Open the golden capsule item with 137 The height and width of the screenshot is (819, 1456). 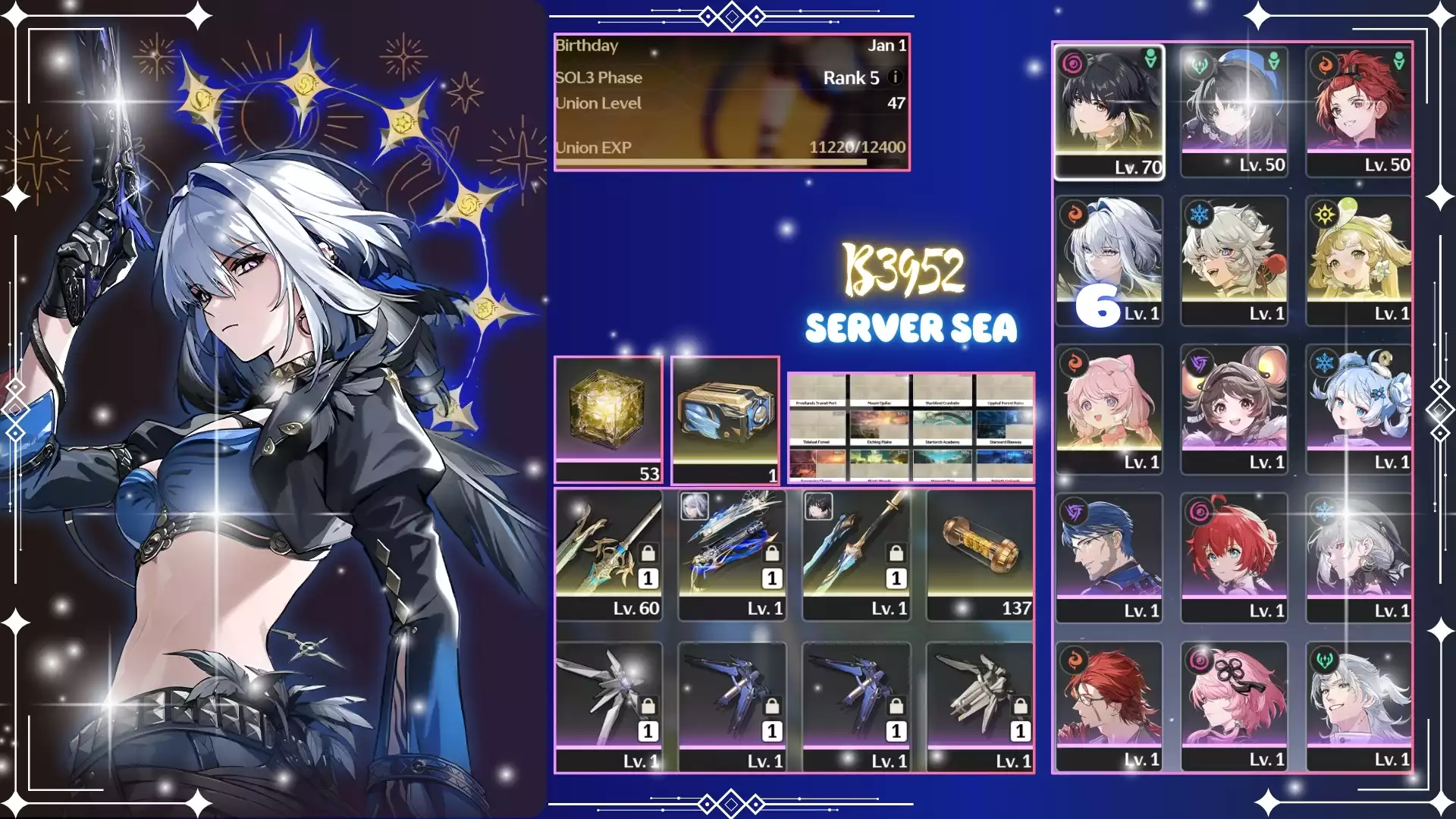pos(980,555)
